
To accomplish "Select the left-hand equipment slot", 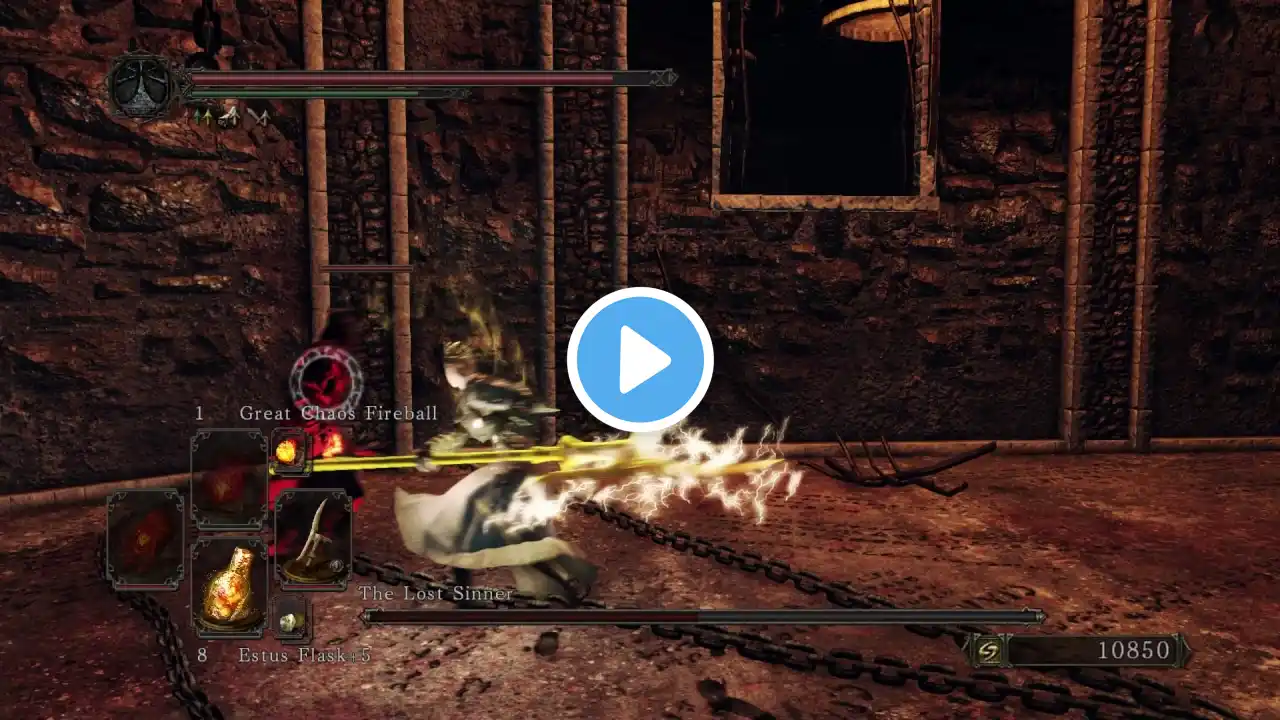I will pos(146,538).
